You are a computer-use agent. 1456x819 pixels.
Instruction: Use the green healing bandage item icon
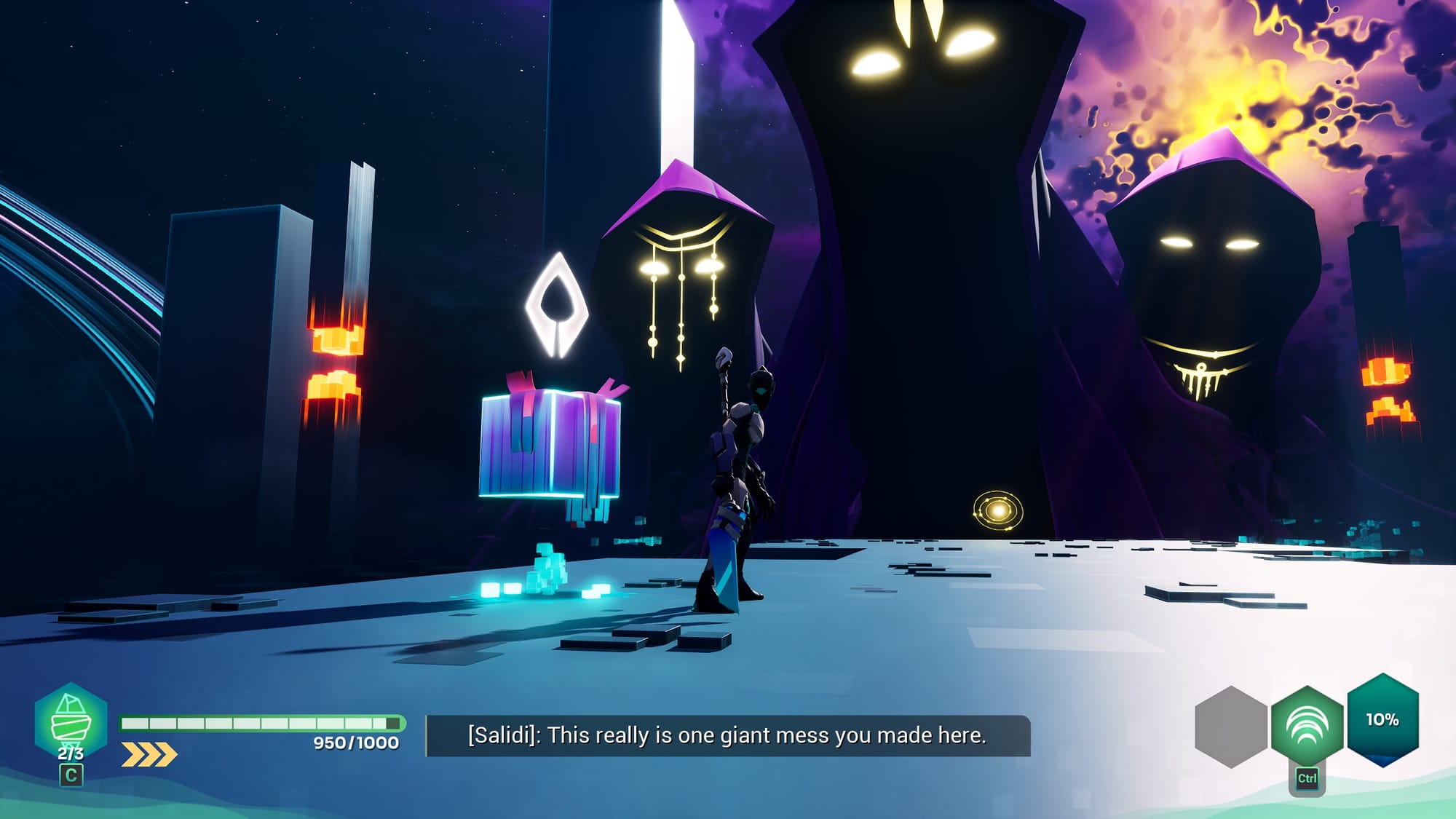[71, 720]
